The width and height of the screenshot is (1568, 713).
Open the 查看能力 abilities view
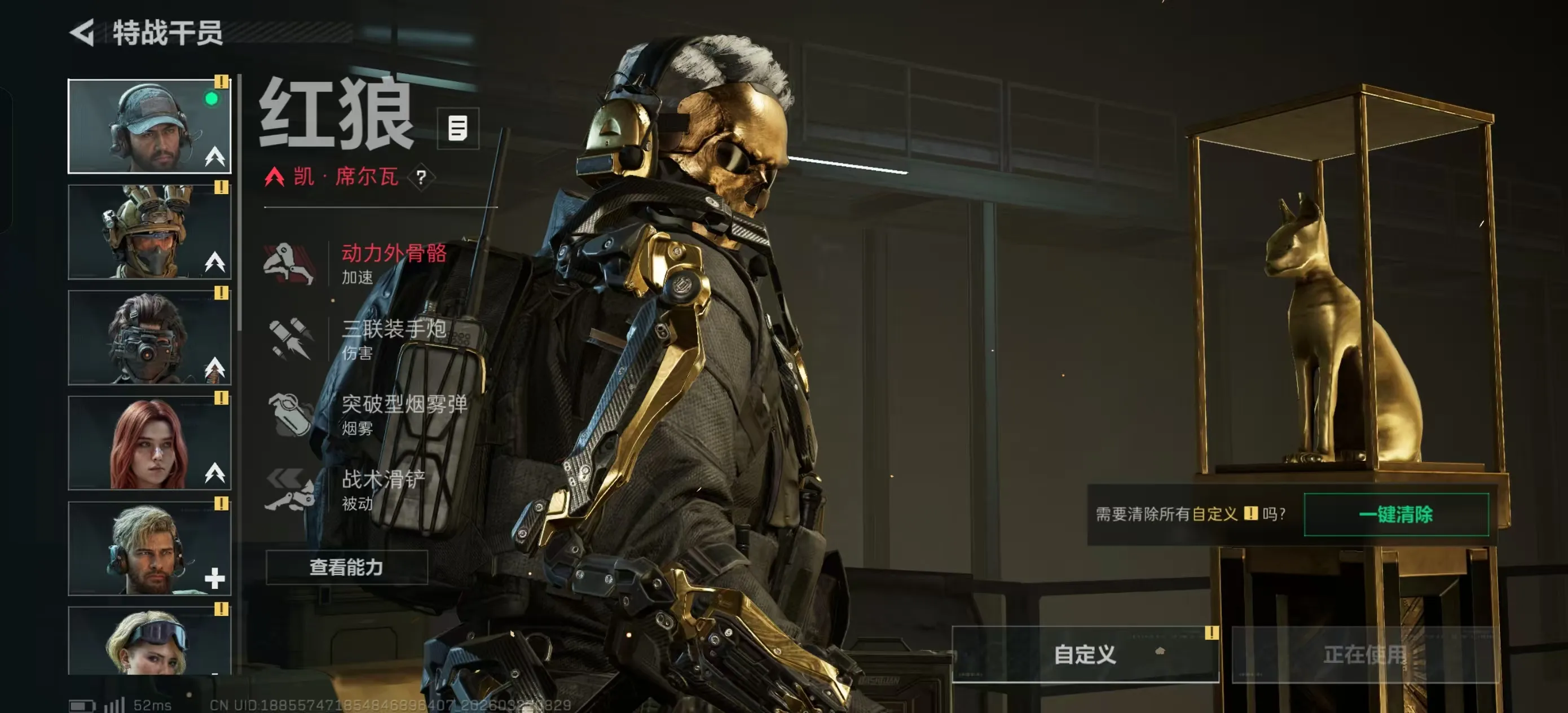(346, 567)
